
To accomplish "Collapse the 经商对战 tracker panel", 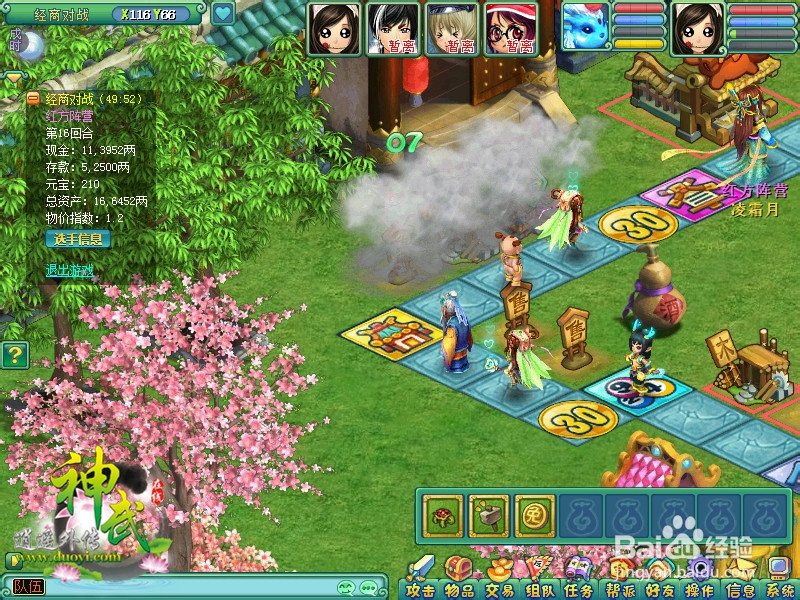I will 33,99.
